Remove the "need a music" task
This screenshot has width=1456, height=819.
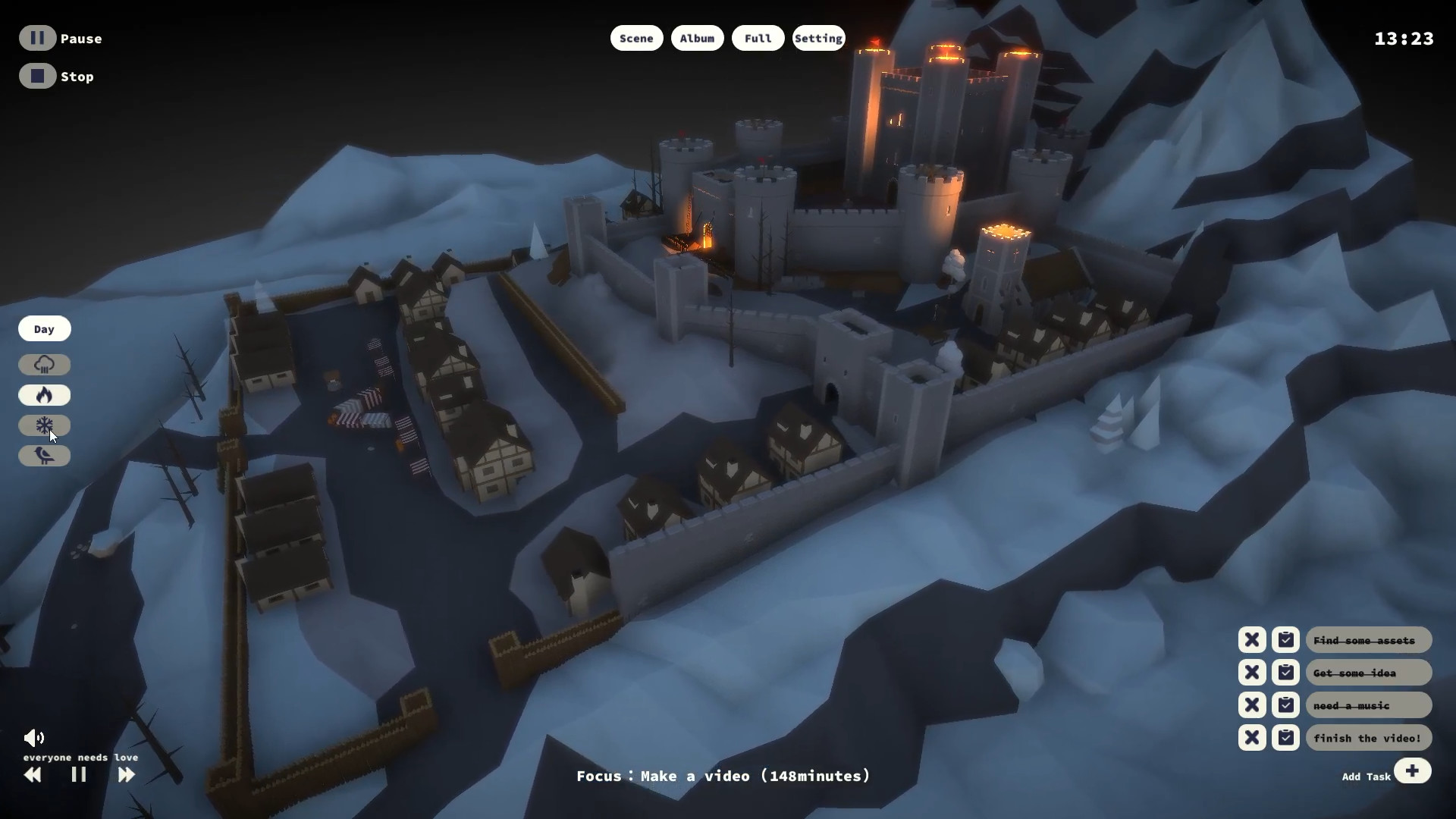pyautogui.click(x=1252, y=705)
